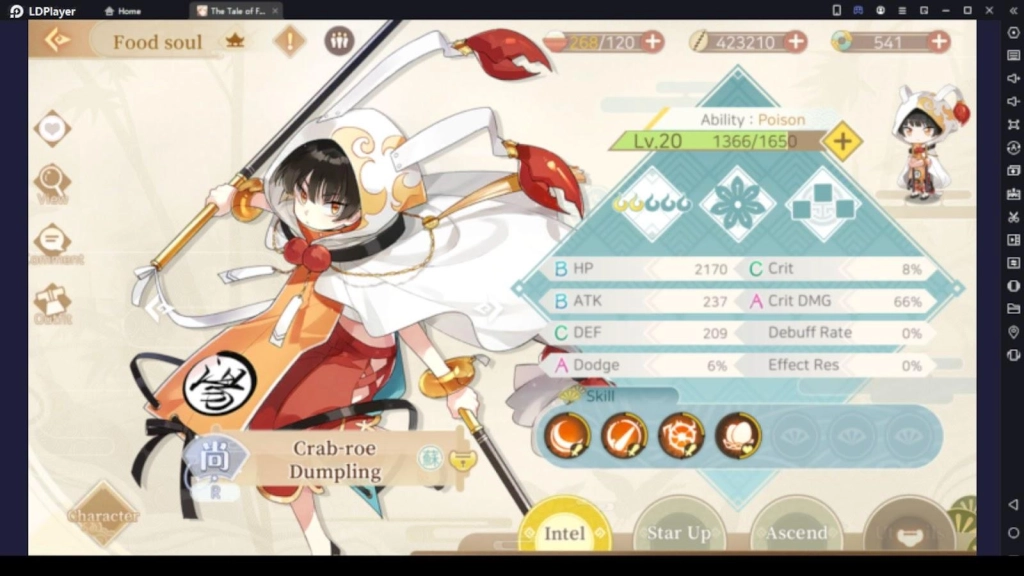Open the View magnifier option
Viewport: 1024px width, 576px height.
click(x=51, y=183)
